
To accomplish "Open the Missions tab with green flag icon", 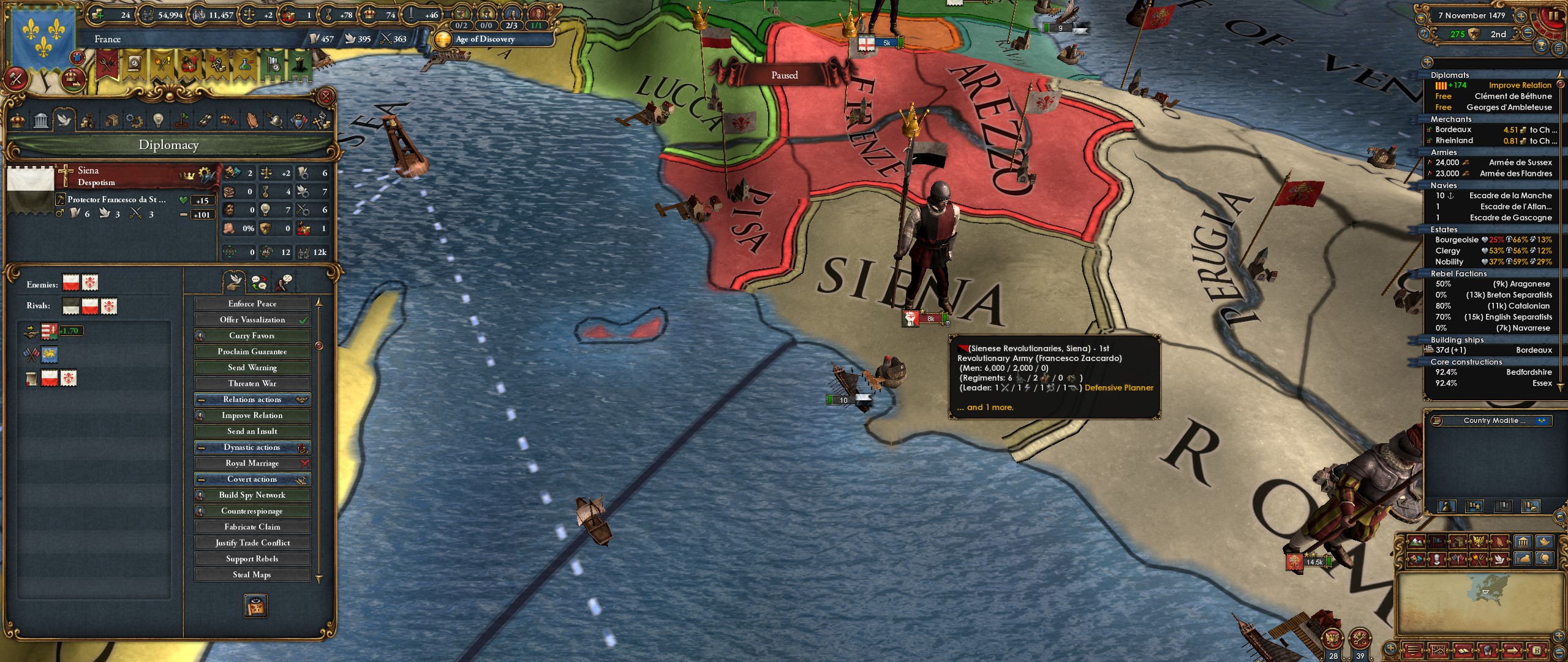I will click(x=183, y=120).
